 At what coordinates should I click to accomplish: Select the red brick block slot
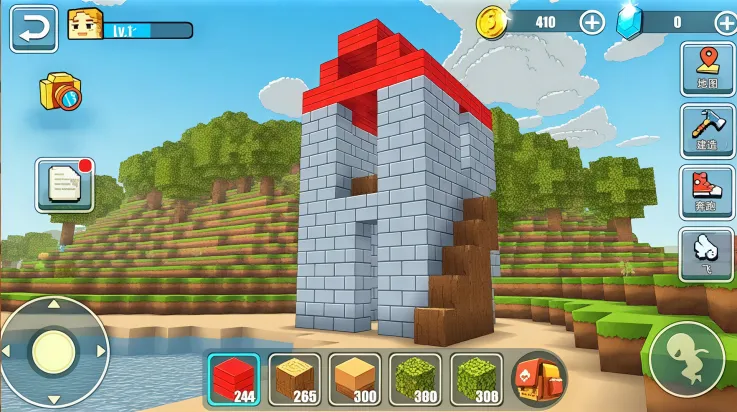(x=234, y=380)
